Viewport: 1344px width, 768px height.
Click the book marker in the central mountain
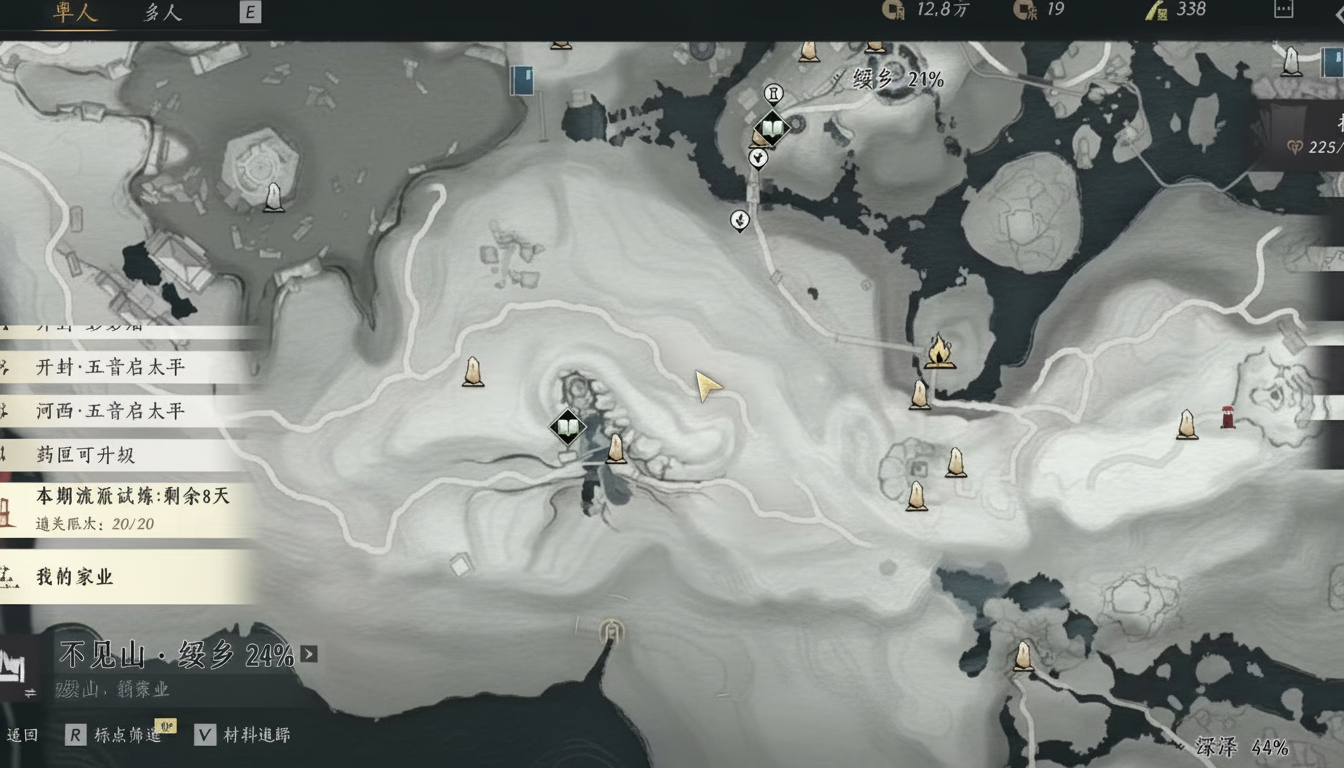click(566, 427)
